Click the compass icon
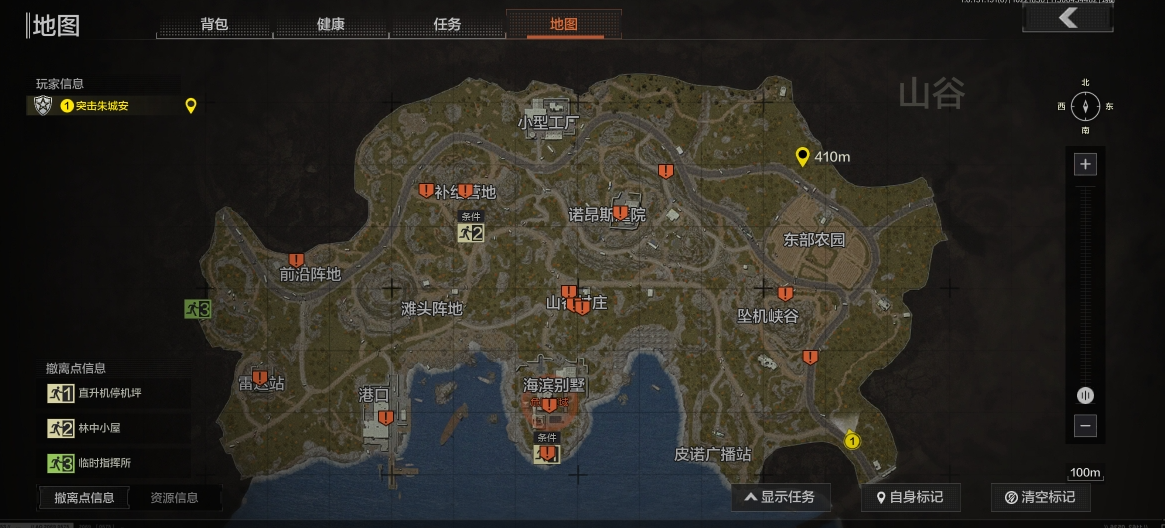1165x528 pixels. tap(1085, 106)
